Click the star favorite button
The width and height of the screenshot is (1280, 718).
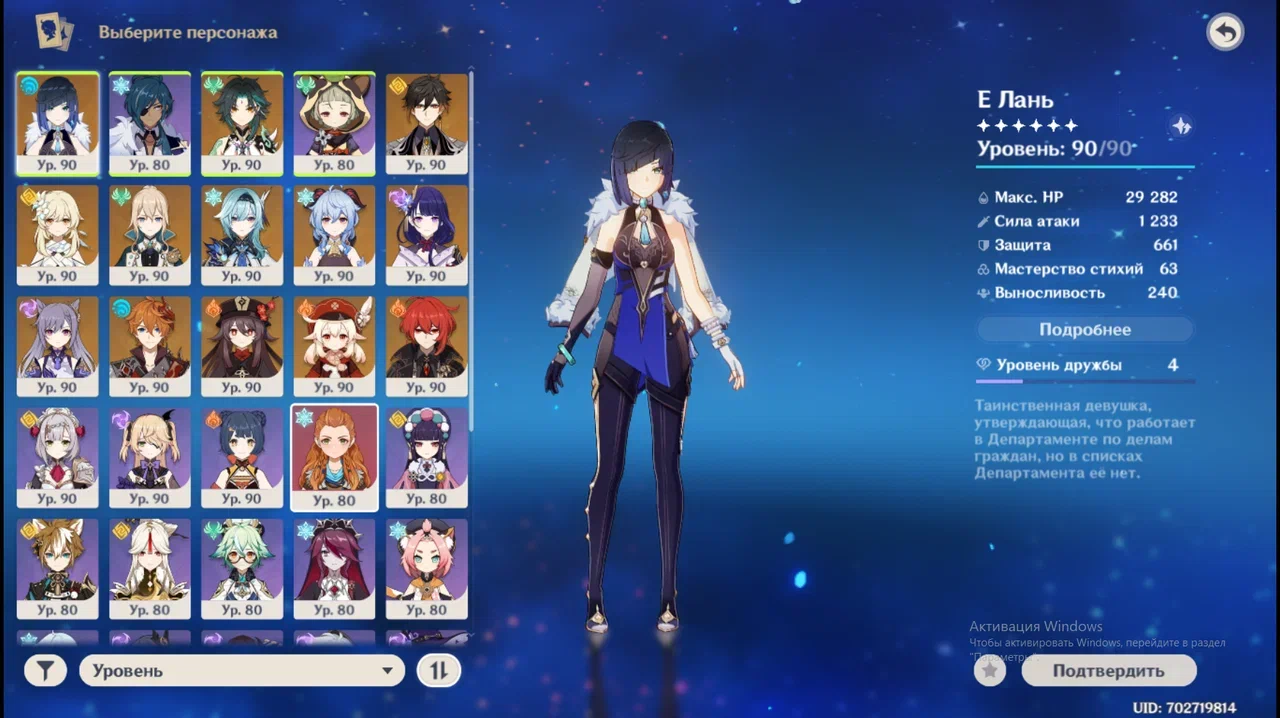(990, 671)
